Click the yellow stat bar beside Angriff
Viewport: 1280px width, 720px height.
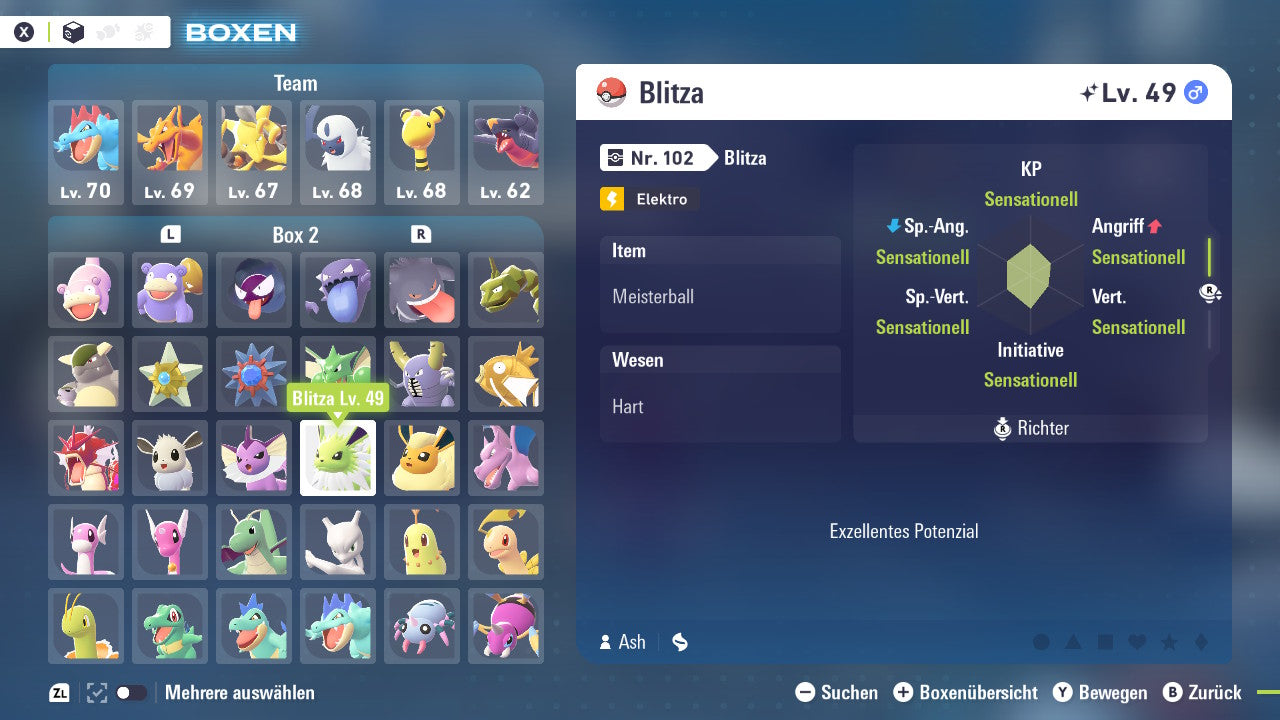click(x=1209, y=256)
